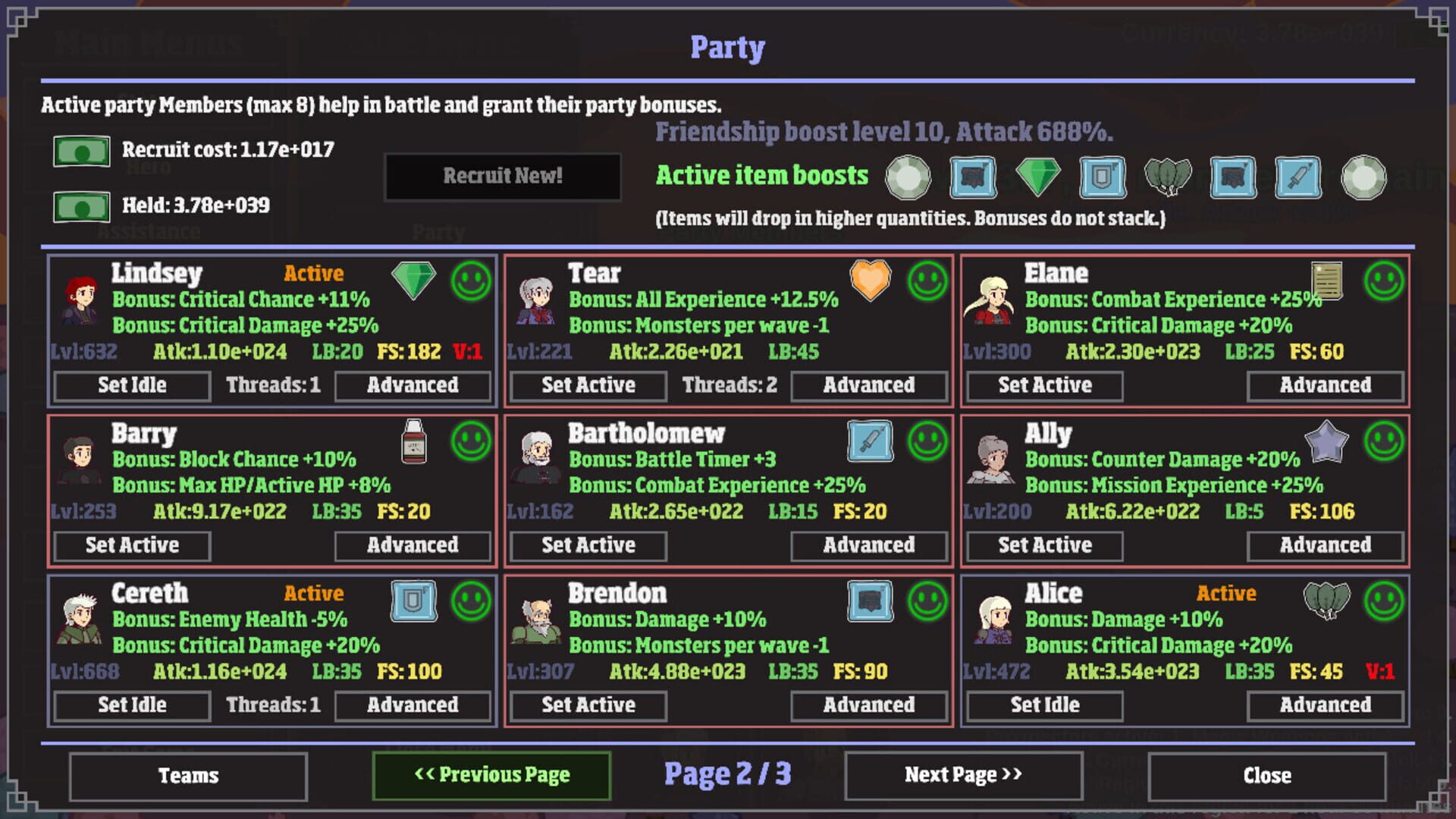1456x819 pixels.
Task: Click Alice's green leaves icon
Action: (x=1326, y=601)
